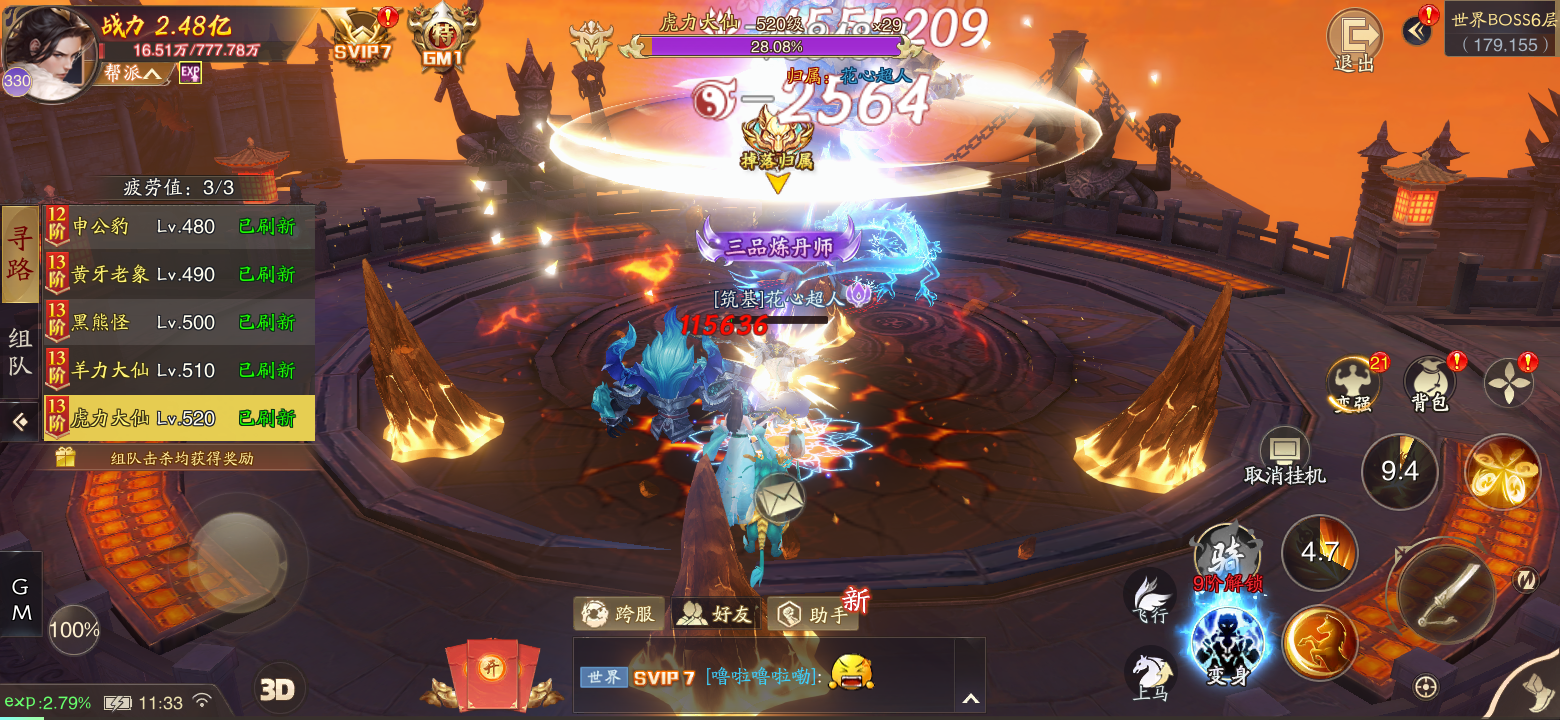Open the 跨服 cross-server chat tab
The height and width of the screenshot is (720, 1560).
pos(618,613)
